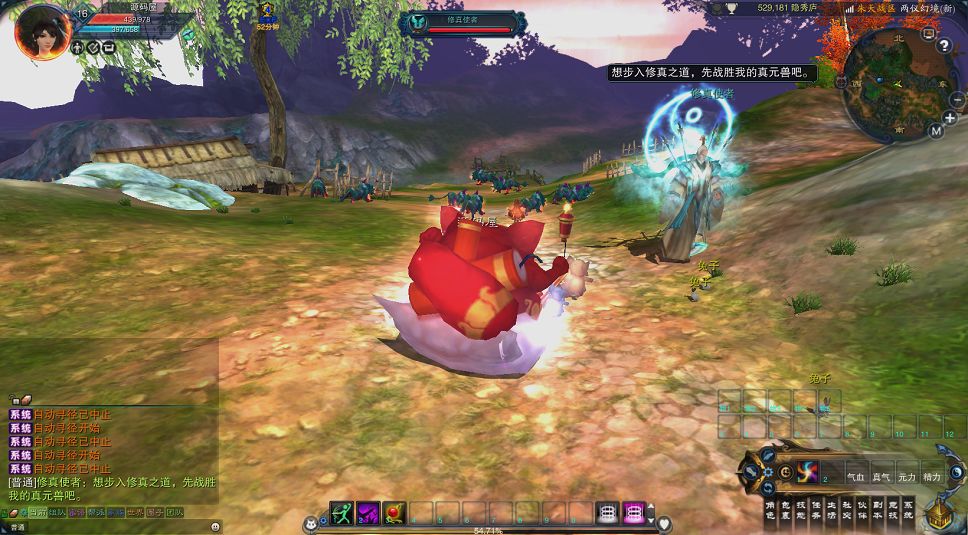Viewport: 968px width, 535px height.
Task: Open the question mark help button
Action: click(x=943, y=46)
